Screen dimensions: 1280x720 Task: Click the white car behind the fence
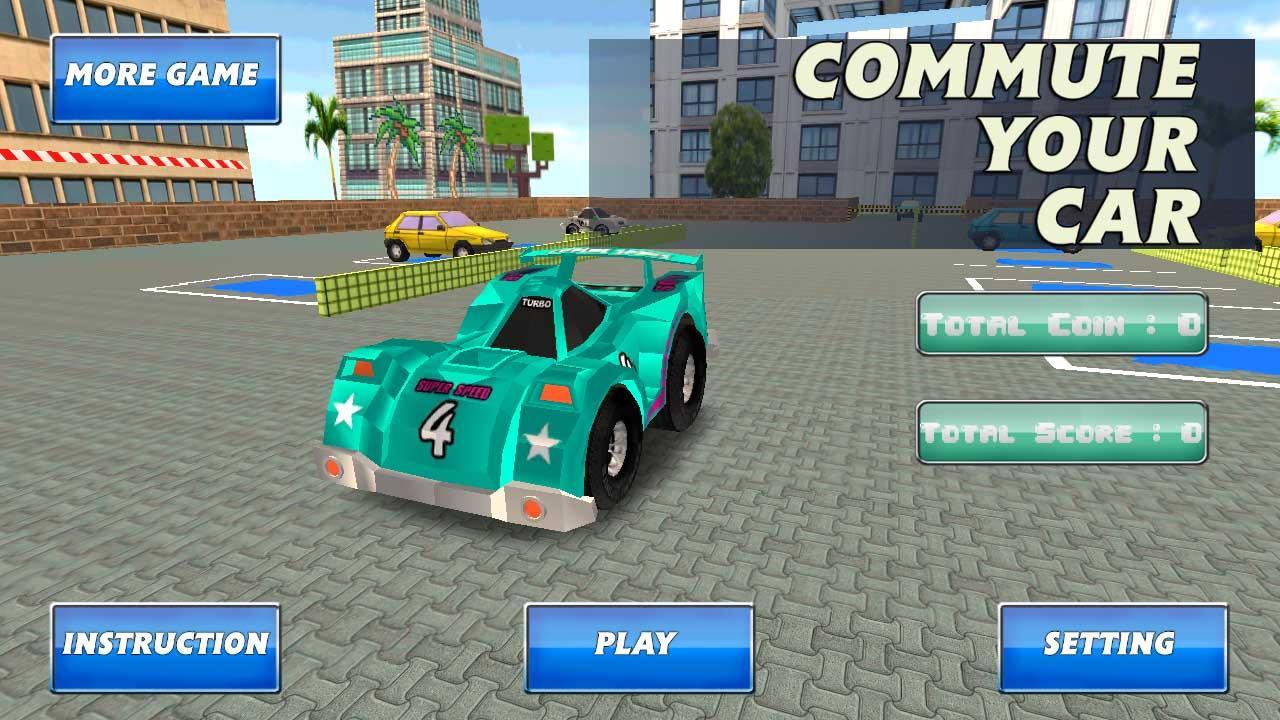596,218
